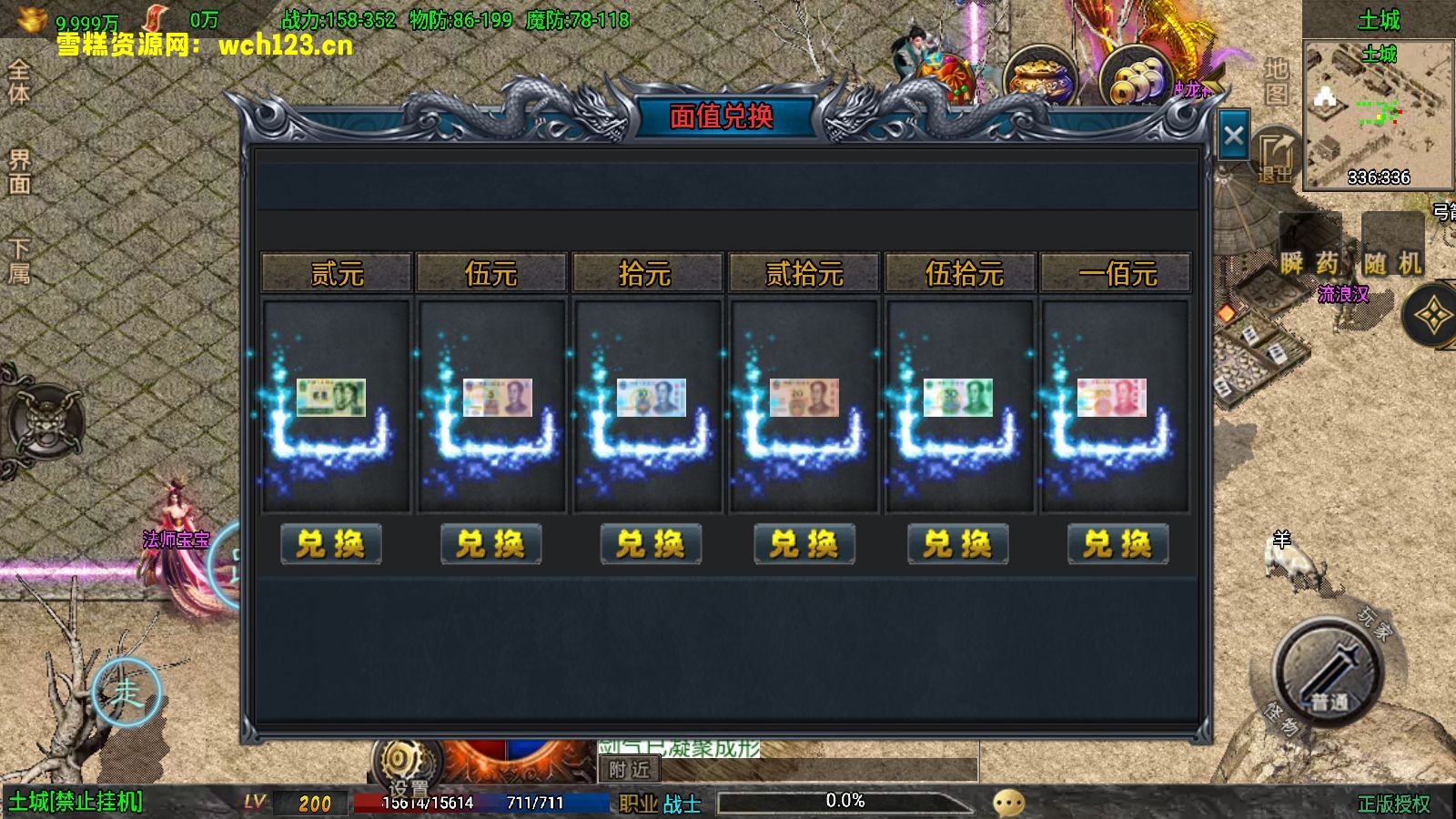The image size is (1456, 819).
Task: Toggle the 走 walk mode button
Action: [x=126, y=693]
